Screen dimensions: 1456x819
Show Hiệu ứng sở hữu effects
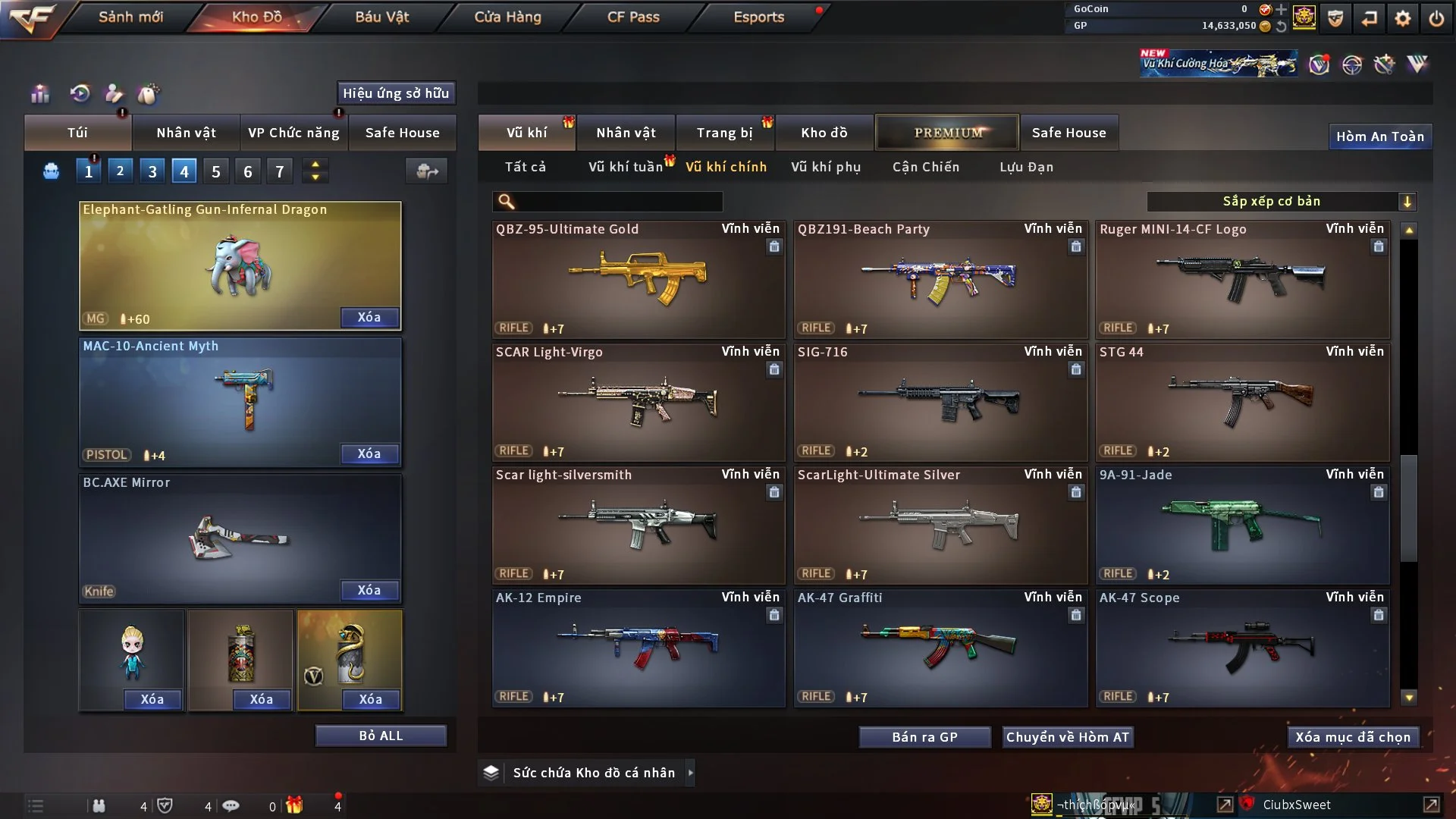tap(395, 93)
